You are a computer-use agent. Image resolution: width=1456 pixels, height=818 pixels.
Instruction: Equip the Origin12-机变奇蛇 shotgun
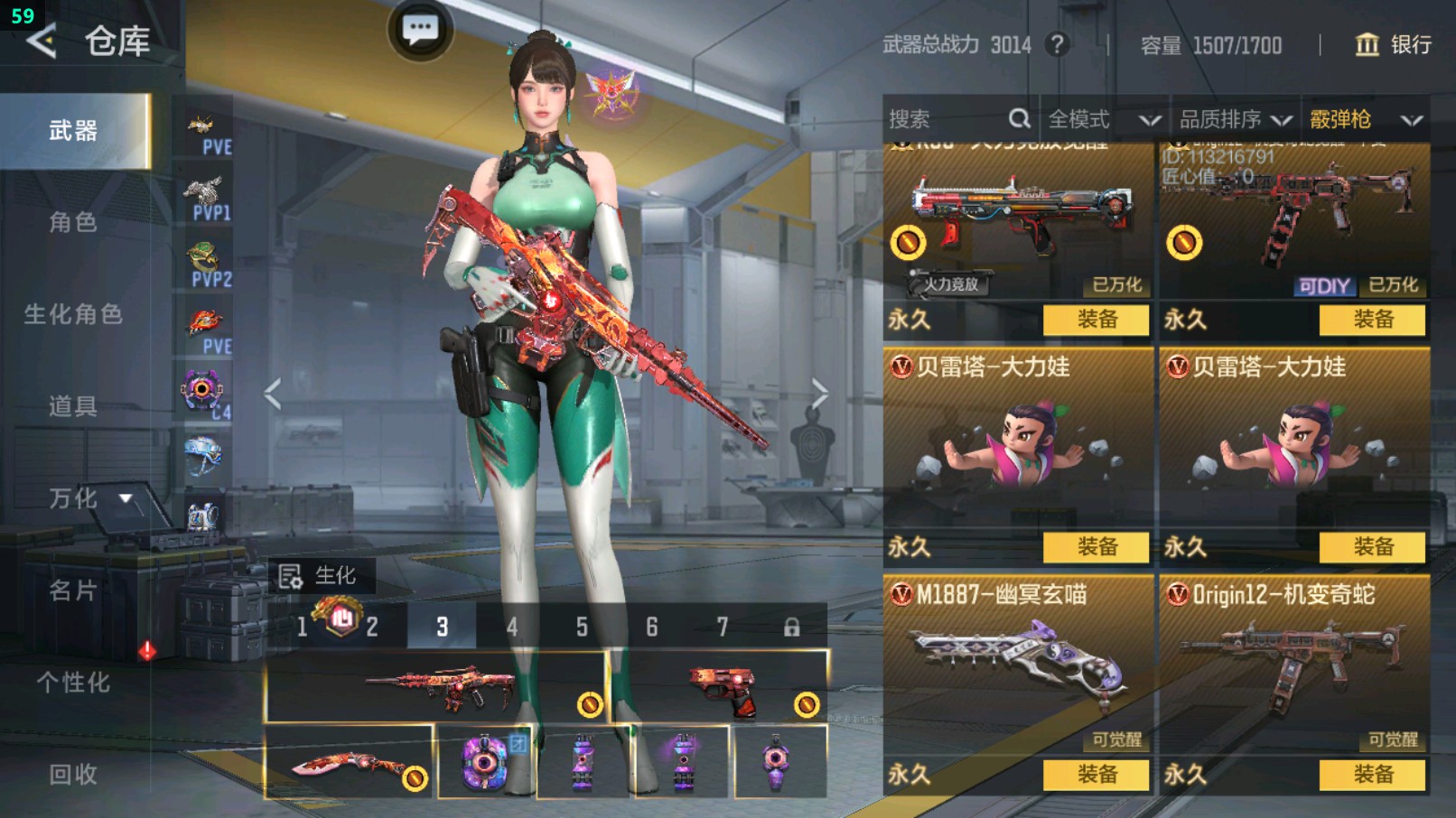pyautogui.click(x=1373, y=775)
